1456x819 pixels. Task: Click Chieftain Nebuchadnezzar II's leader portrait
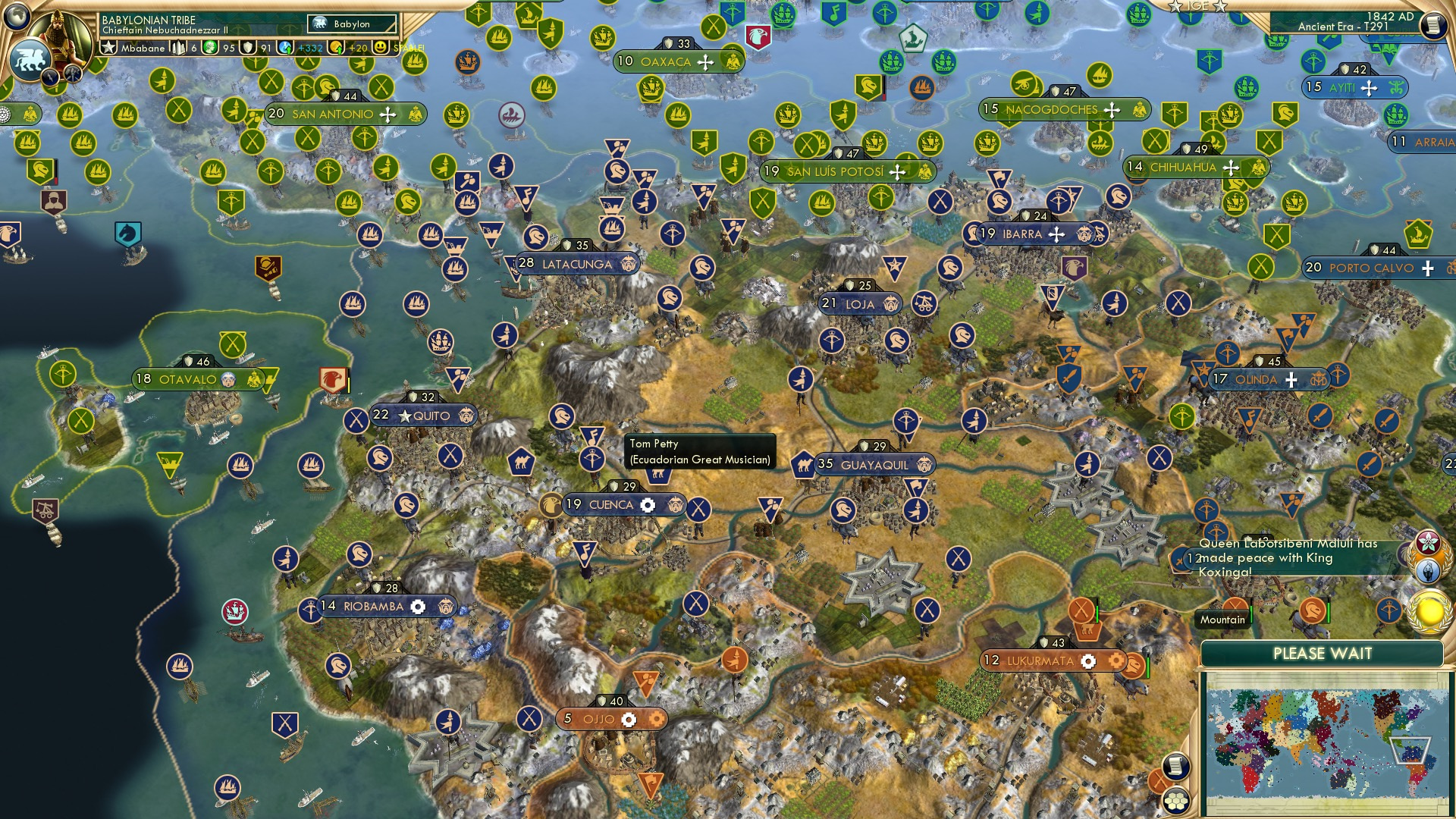pos(61,36)
